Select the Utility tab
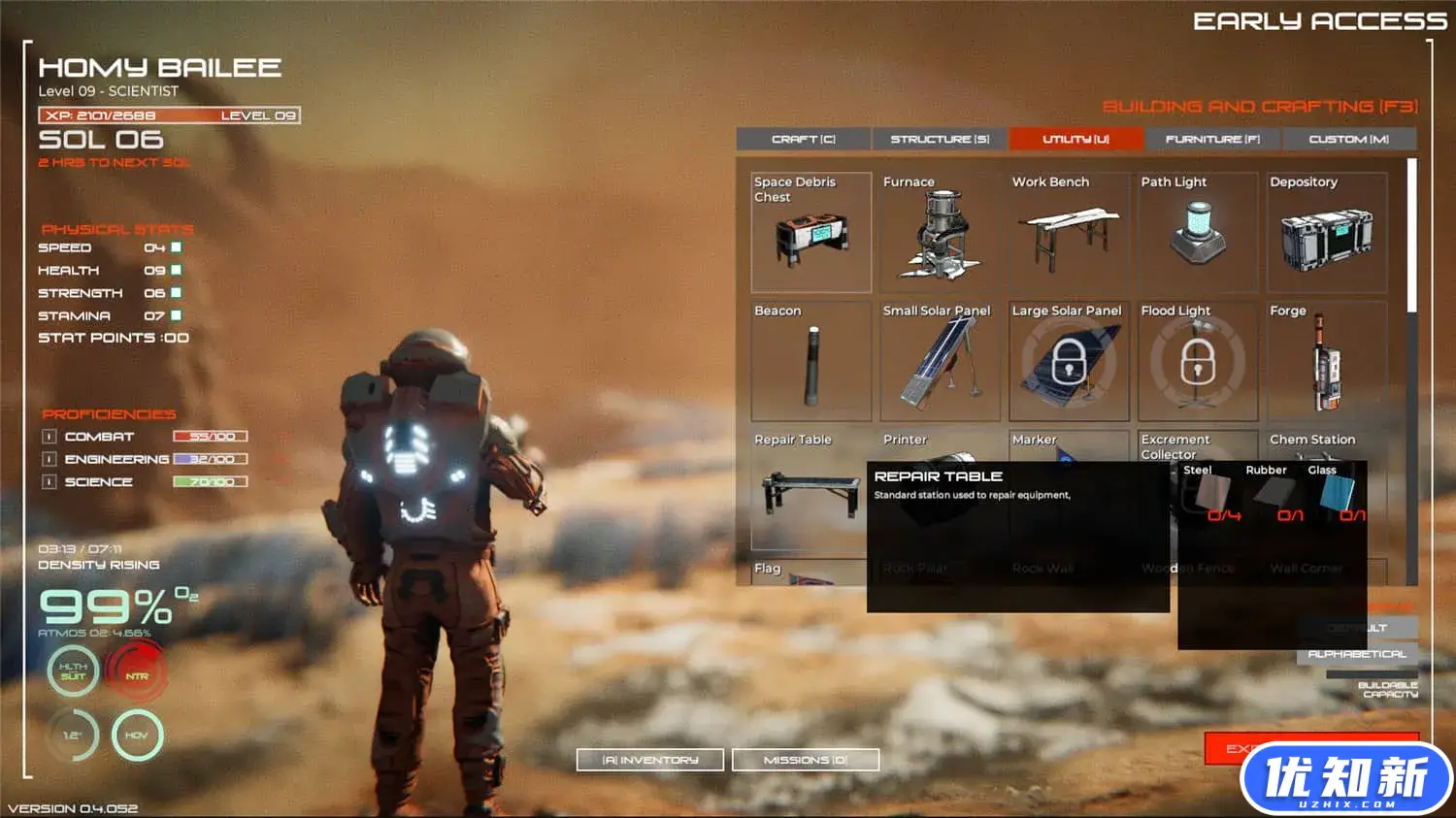Image resolution: width=1456 pixels, height=818 pixels. [1075, 140]
